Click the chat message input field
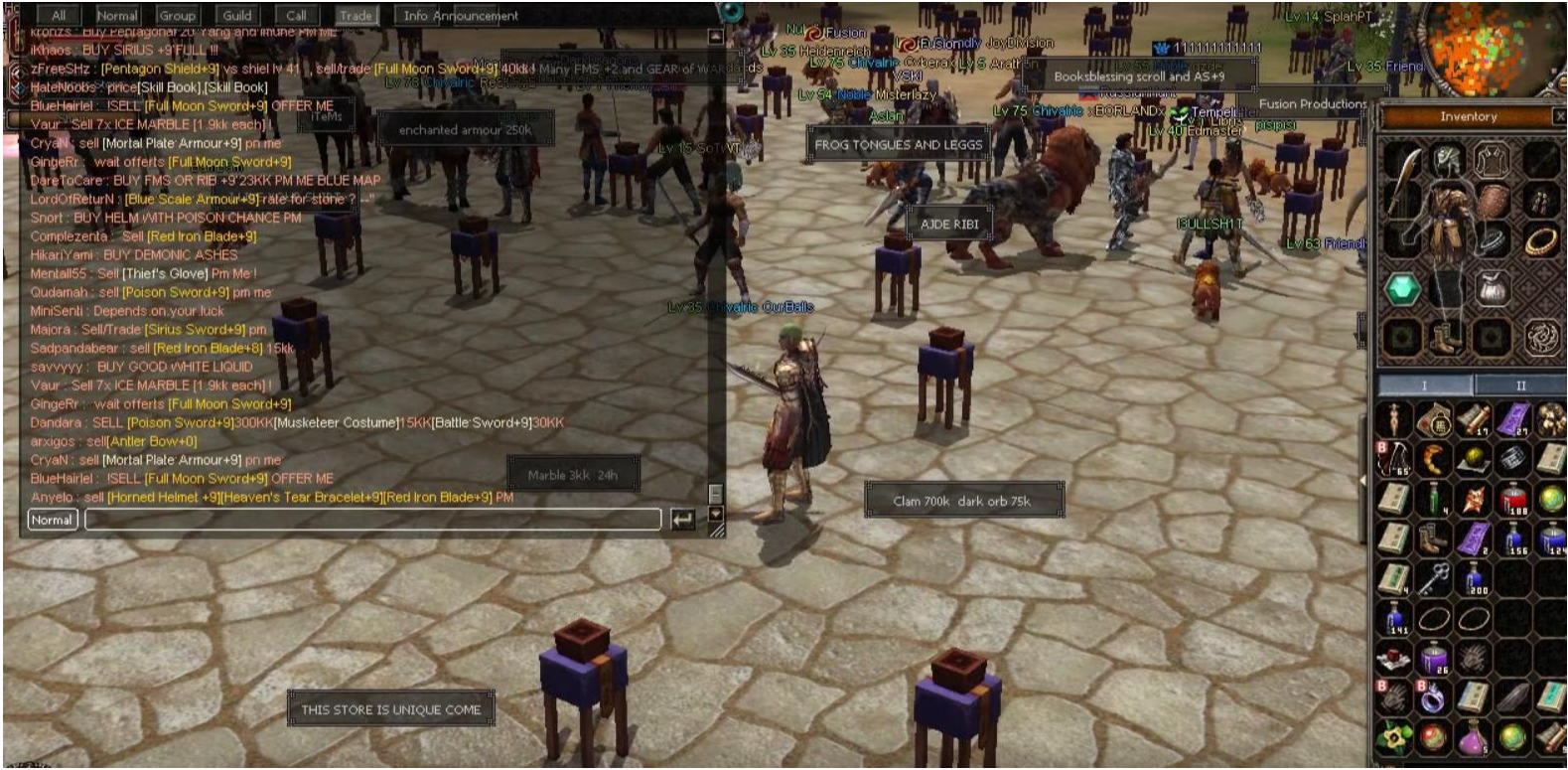Viewport: 1568px width, 770px height. (372, 520)
